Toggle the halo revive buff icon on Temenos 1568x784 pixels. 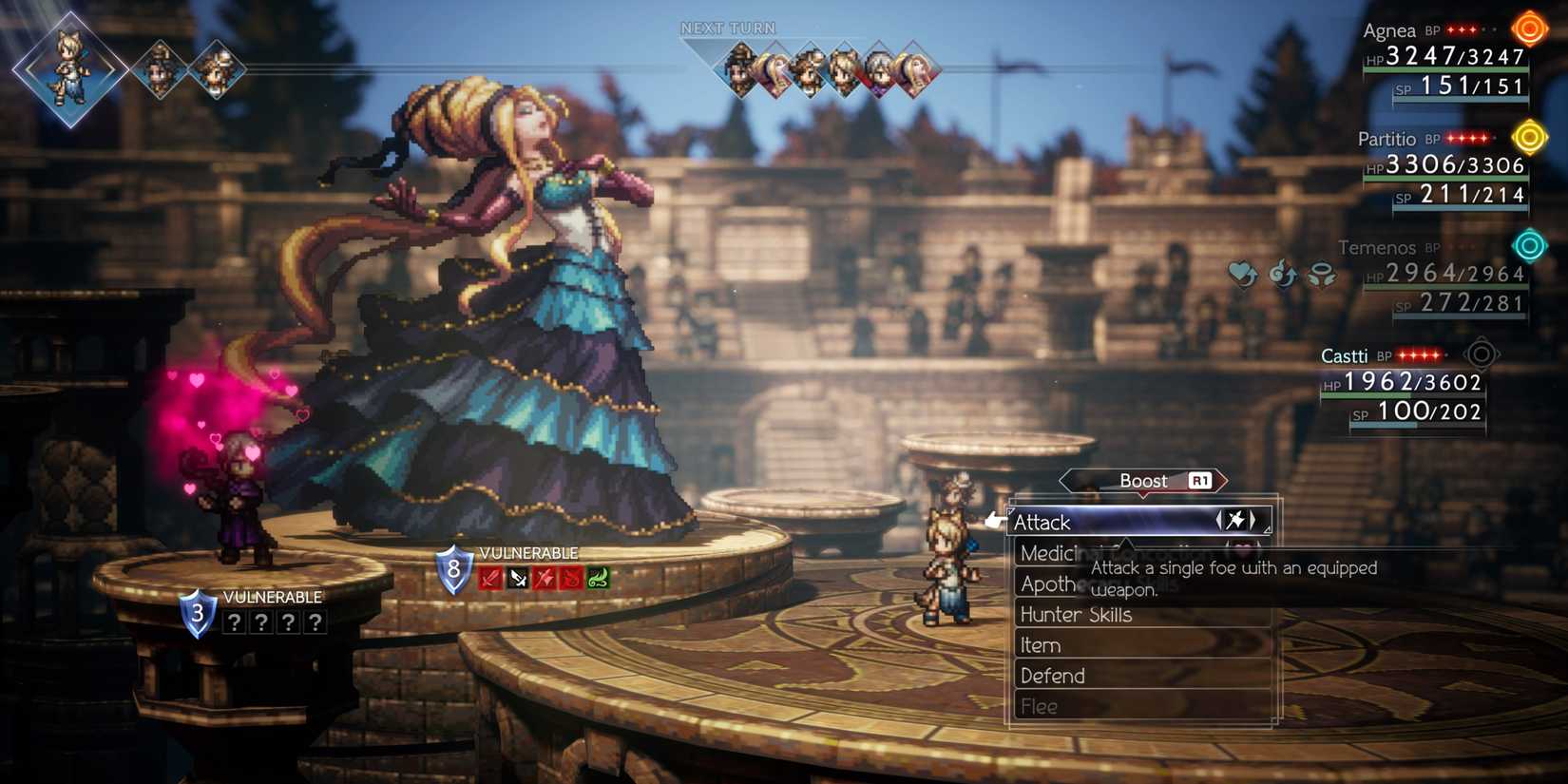1324,275
